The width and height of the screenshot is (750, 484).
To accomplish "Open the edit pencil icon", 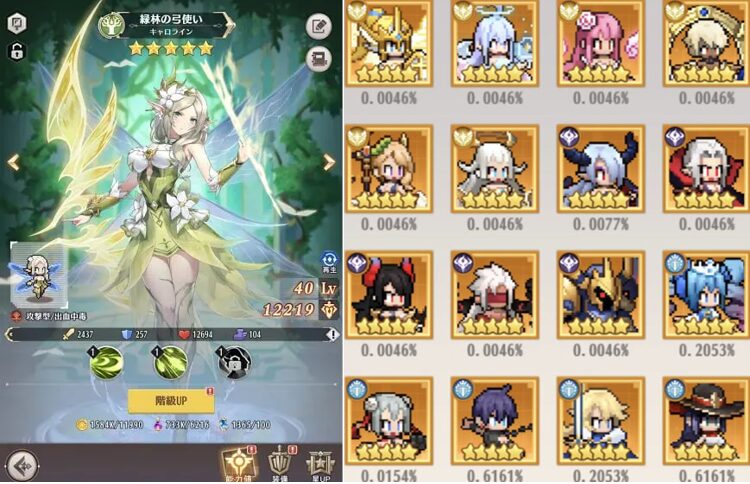I will pyautogui.click(x=319, y=27).
